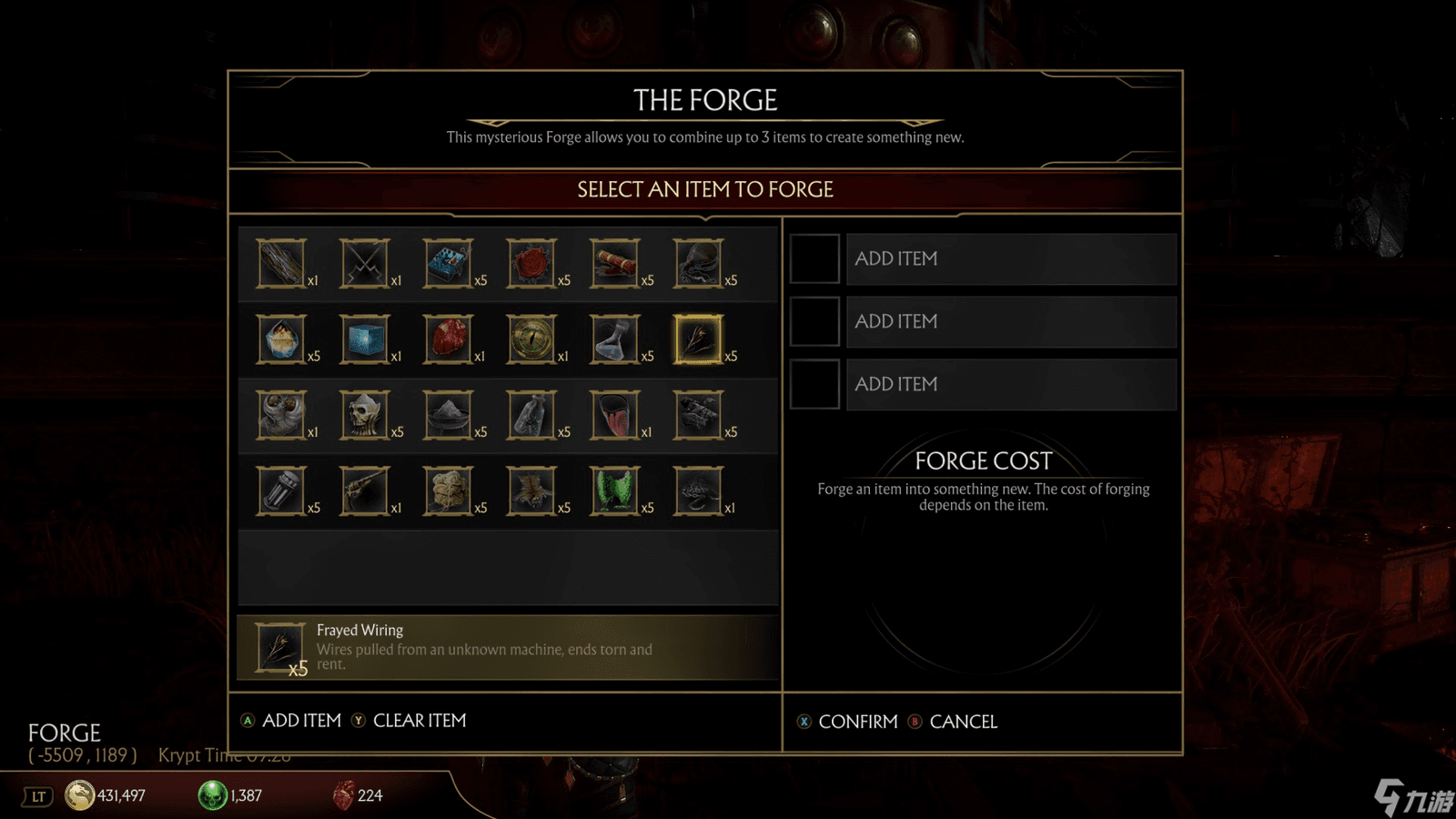Viewport: 1456px width, 819px height.
Task: Select the golden reptile eye amulet
Action: [531, 339]
